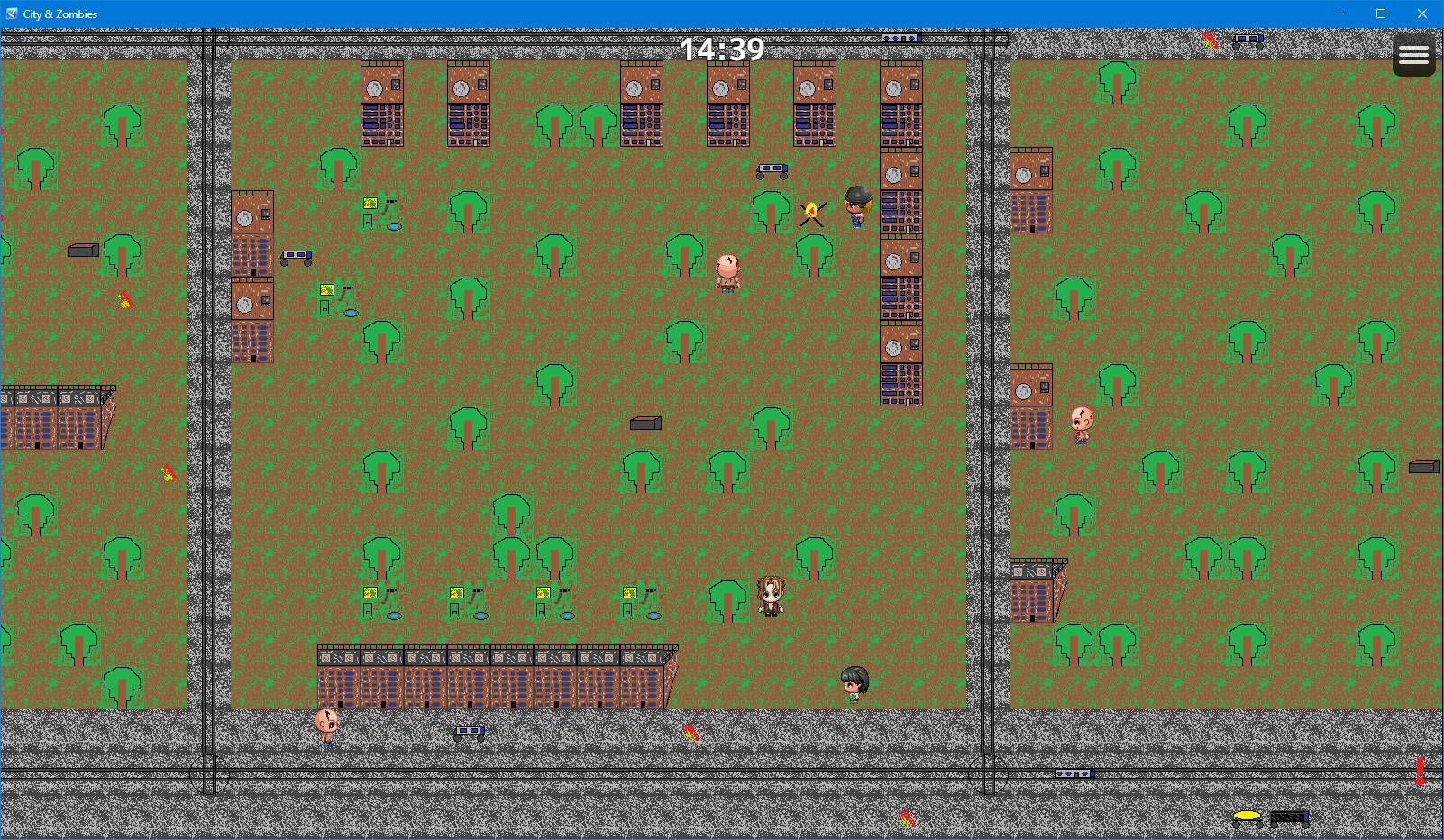The width and height of the screenshot is (1444, 840).
Task: Click the burning flame on the left road
Action: 123,297
